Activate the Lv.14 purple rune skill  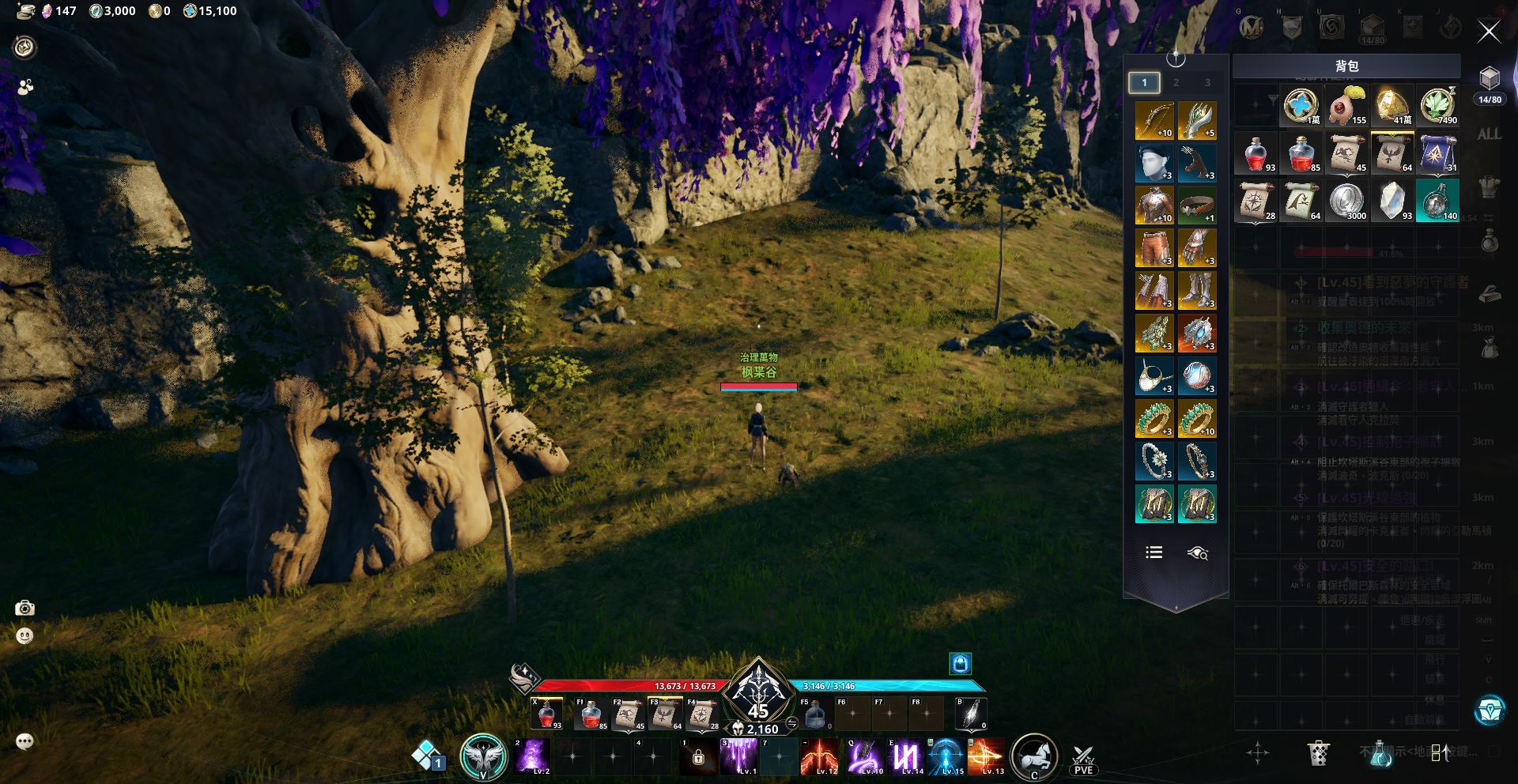tap(906, 756)
